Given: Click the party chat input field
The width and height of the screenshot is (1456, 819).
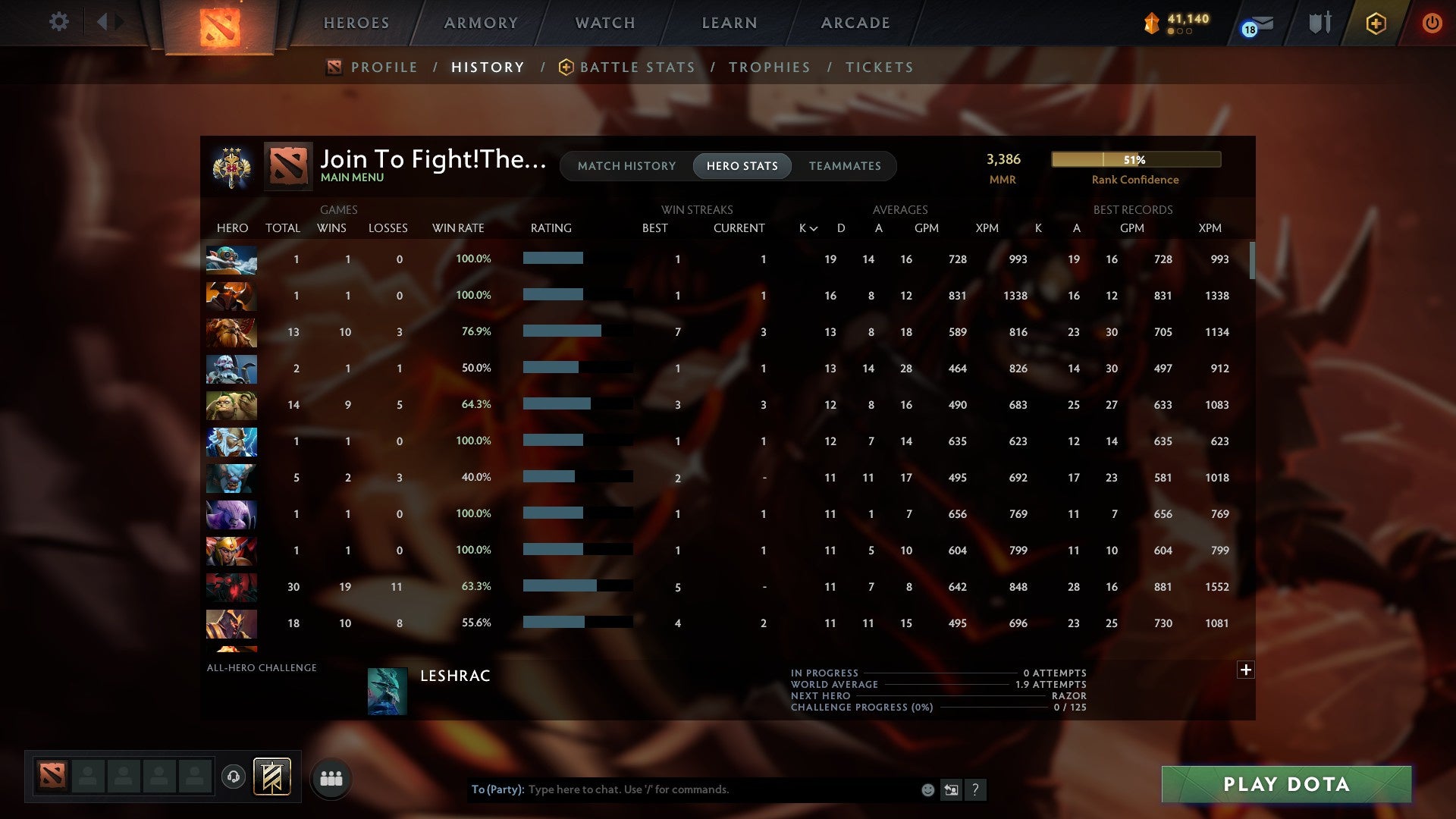Looking at the screenshot, I should 682,789.
